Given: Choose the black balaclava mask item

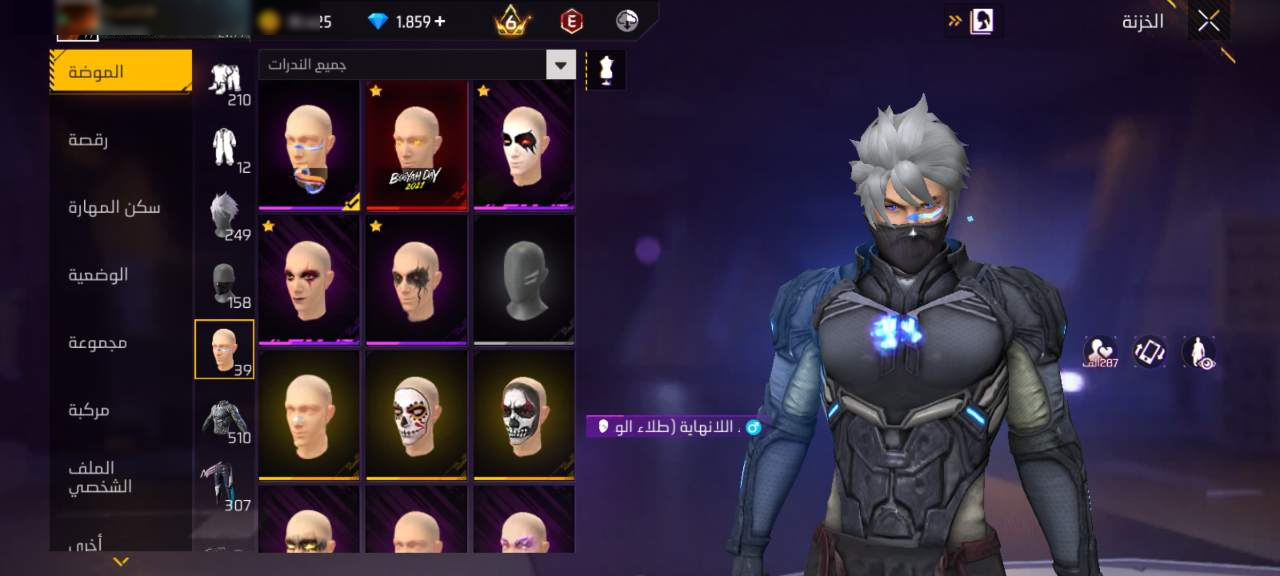Looking at the screenshot, I should pyautogui.click(x=524, y=279).
